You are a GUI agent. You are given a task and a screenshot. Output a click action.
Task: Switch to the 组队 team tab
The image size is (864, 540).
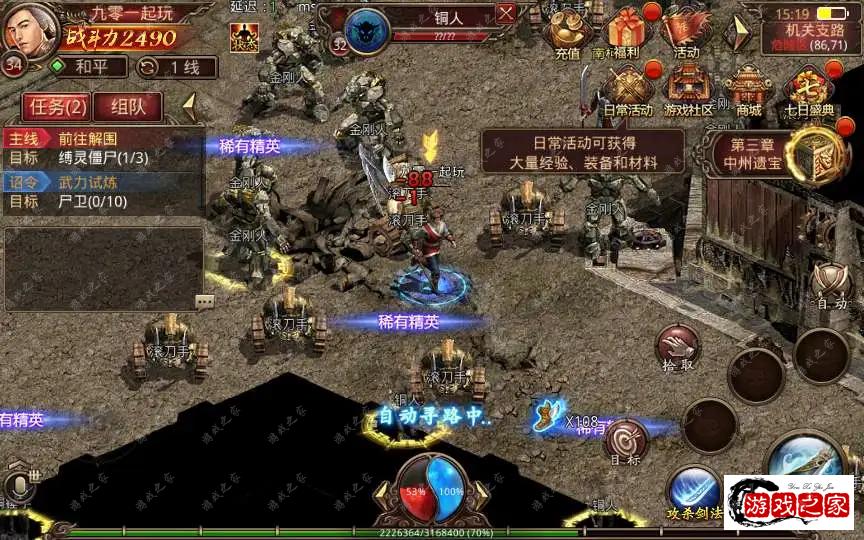129,106
